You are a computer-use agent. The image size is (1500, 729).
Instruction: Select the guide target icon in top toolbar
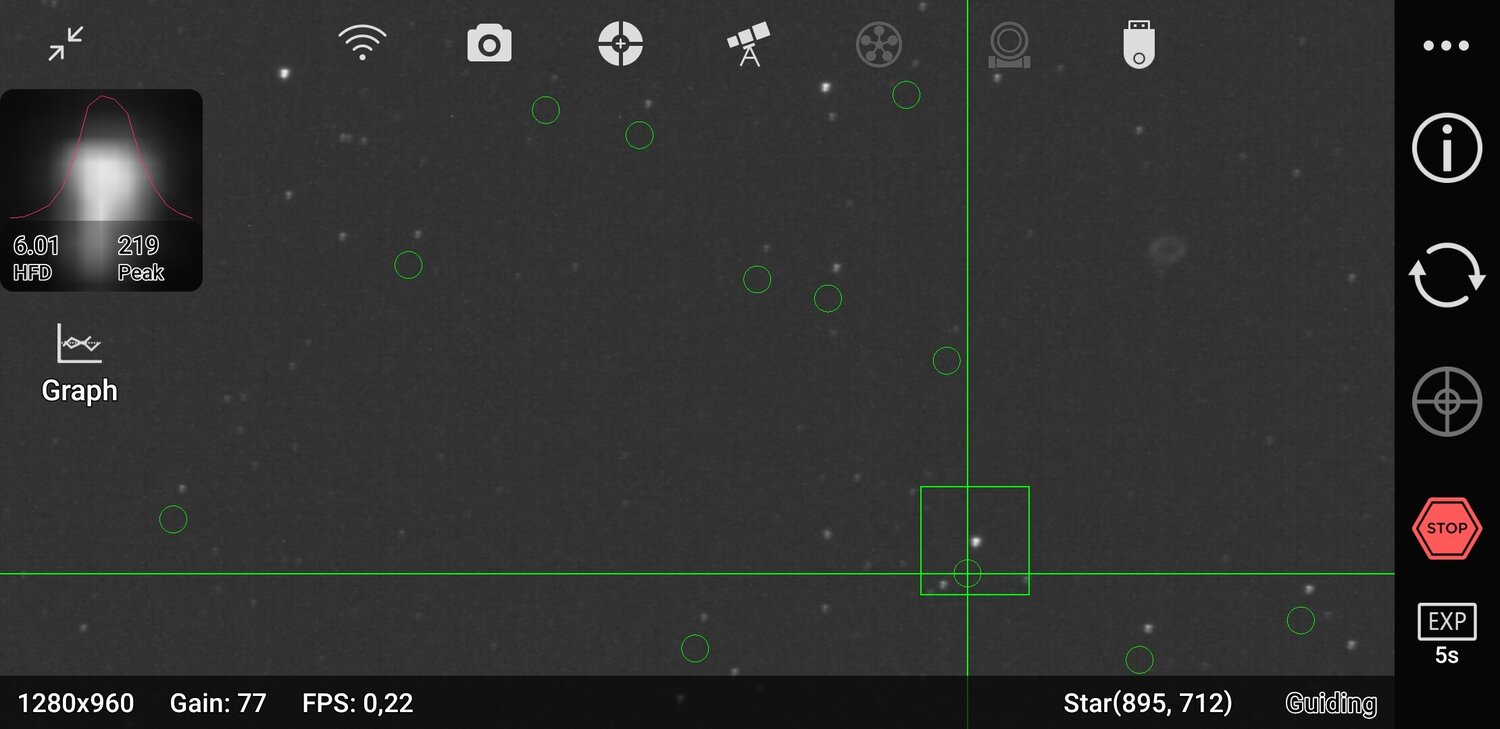[620, 42]
